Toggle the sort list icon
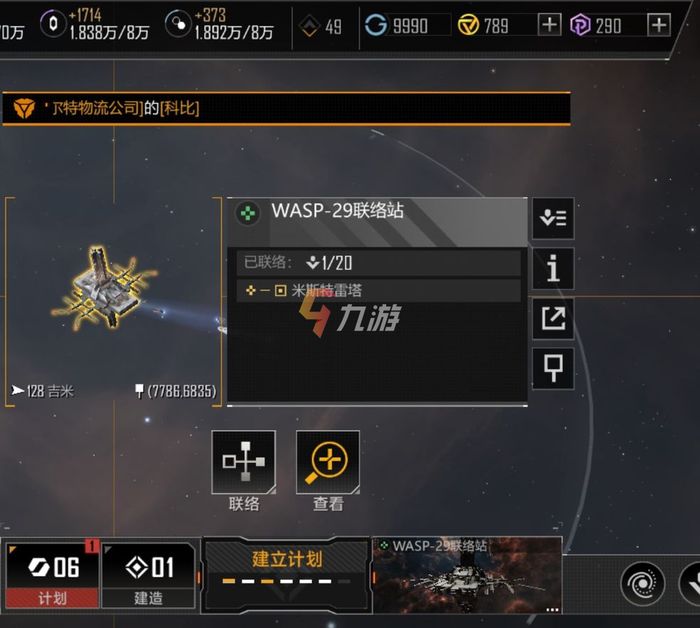Image resolution: width=700 pixels, height=628 pixels. coord(553,218)
